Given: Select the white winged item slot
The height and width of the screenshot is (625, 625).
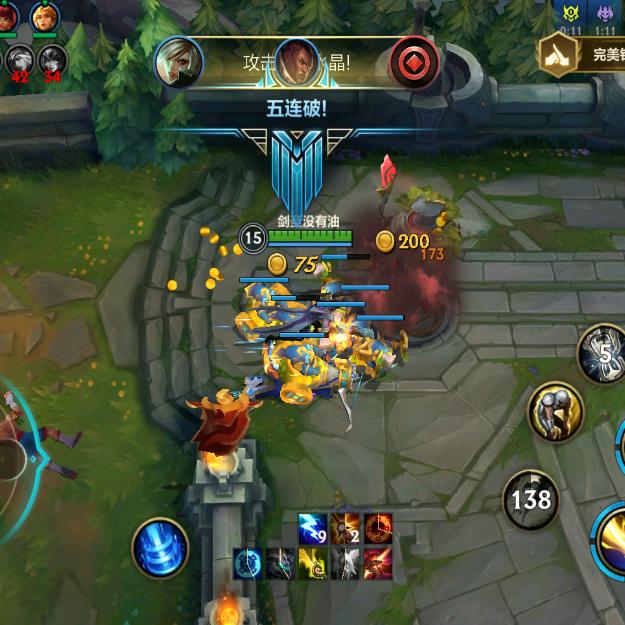Looking at the screenshot, I should (x=344, y=564).
